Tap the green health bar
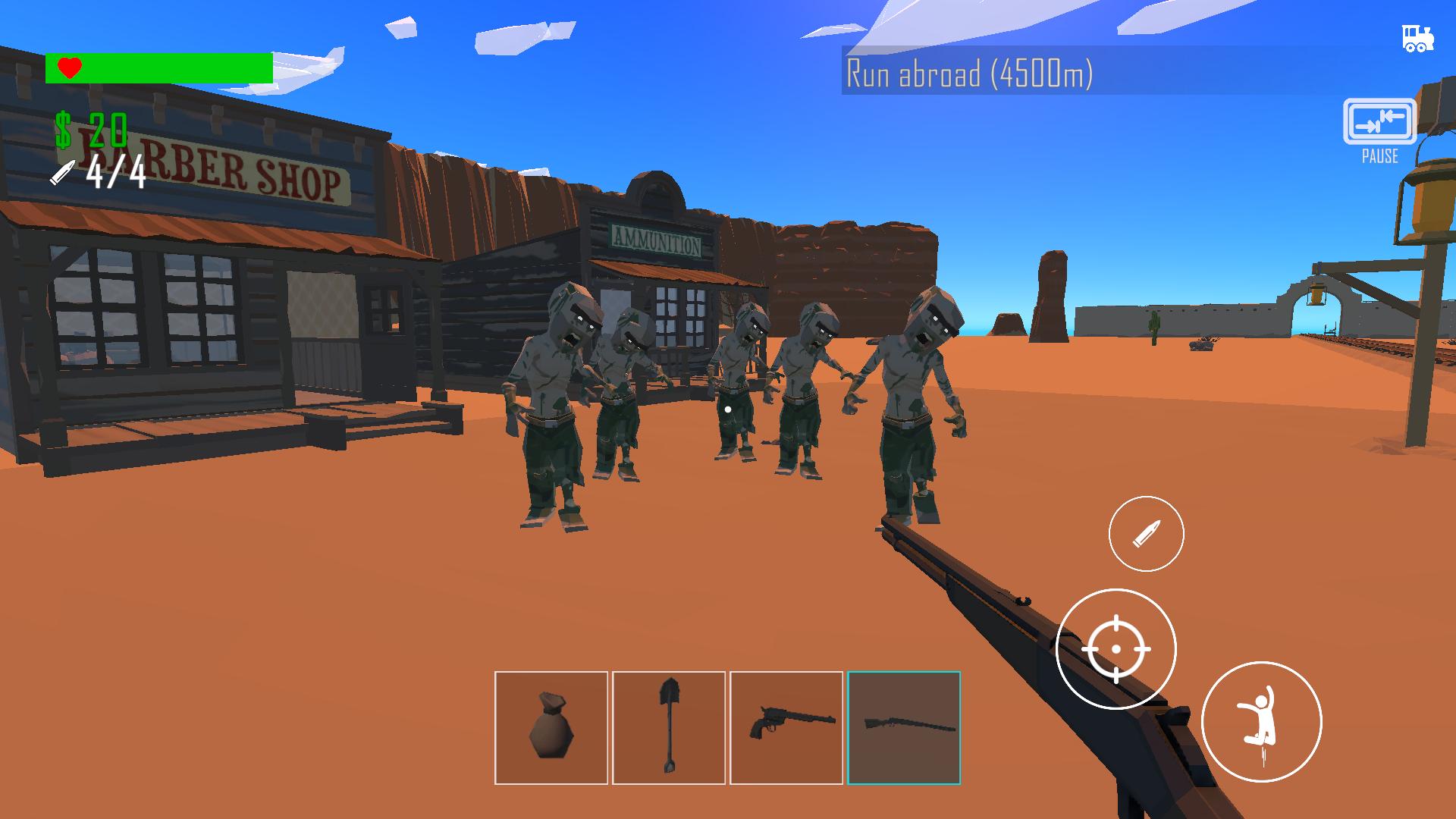 (x=174, y=68)
